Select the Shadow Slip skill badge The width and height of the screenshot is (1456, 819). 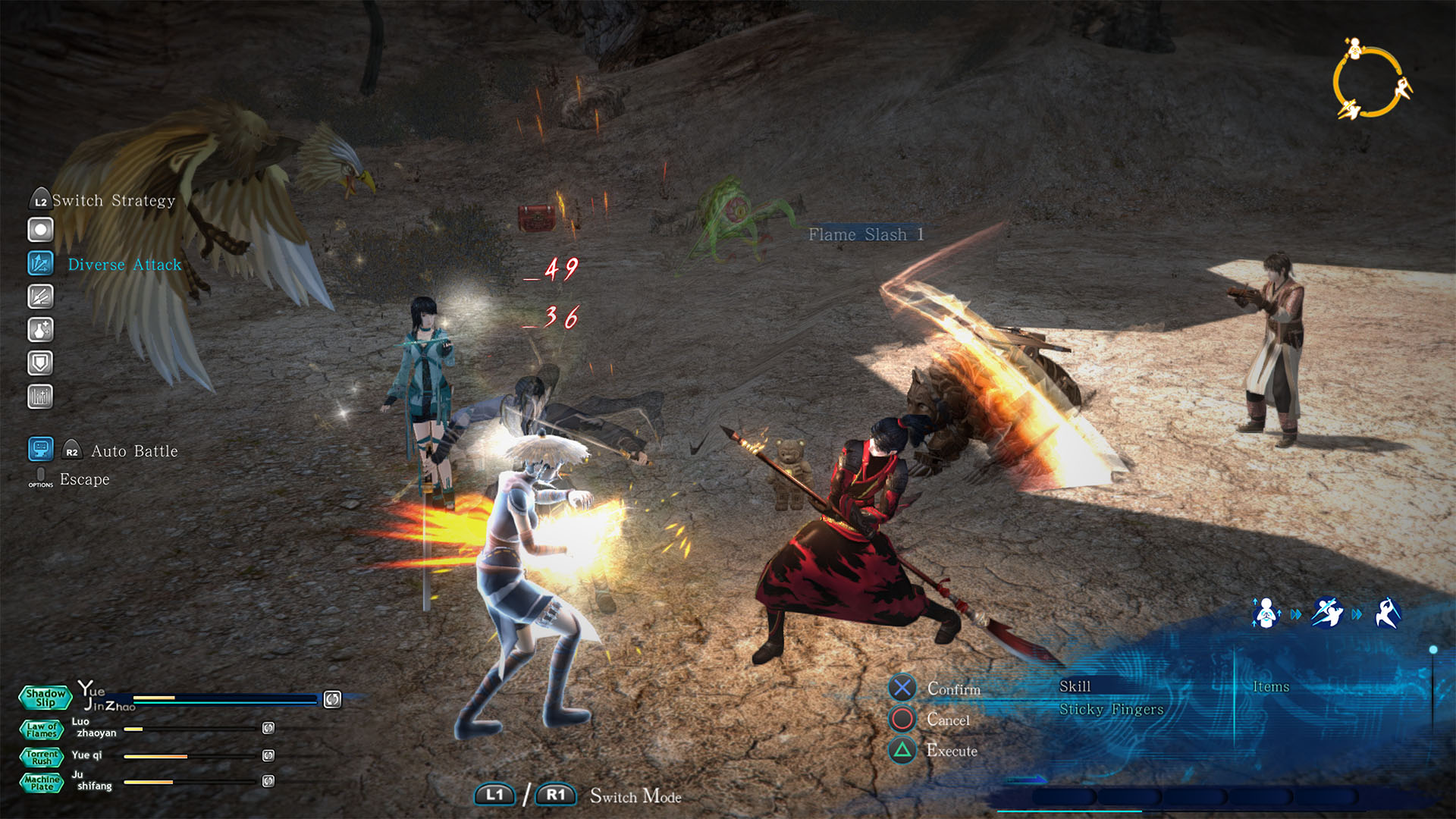pos(45,698)
